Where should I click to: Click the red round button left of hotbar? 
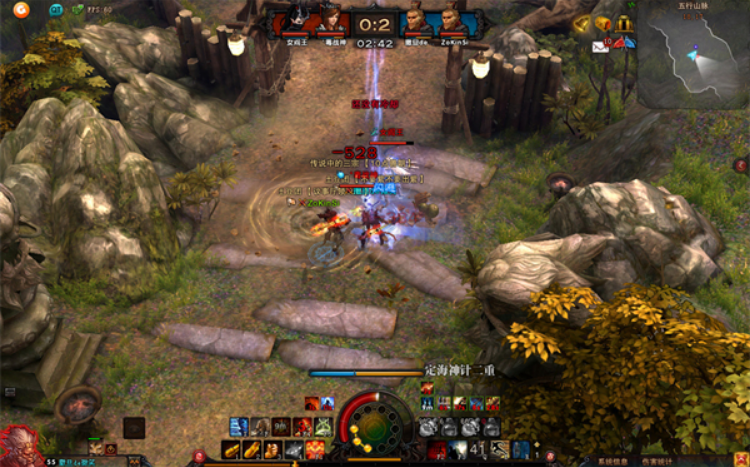(199, 457)
